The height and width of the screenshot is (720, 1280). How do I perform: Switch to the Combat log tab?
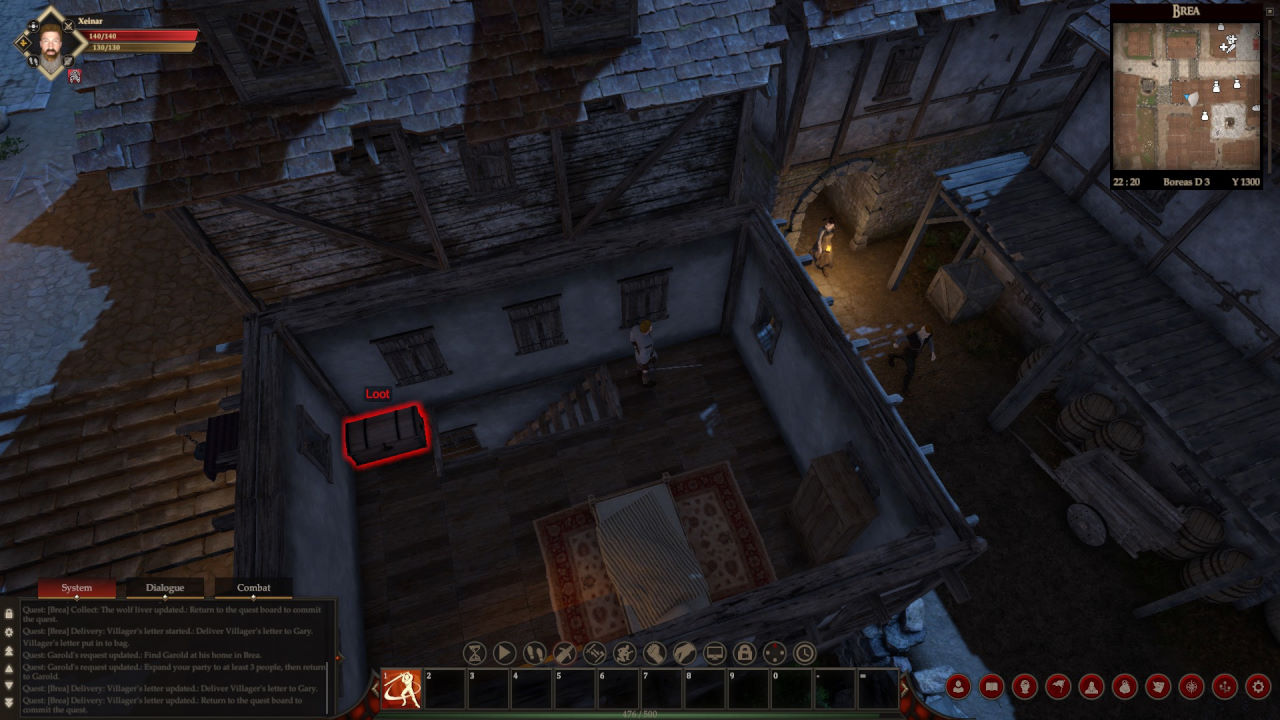click(x=253, y=588)
